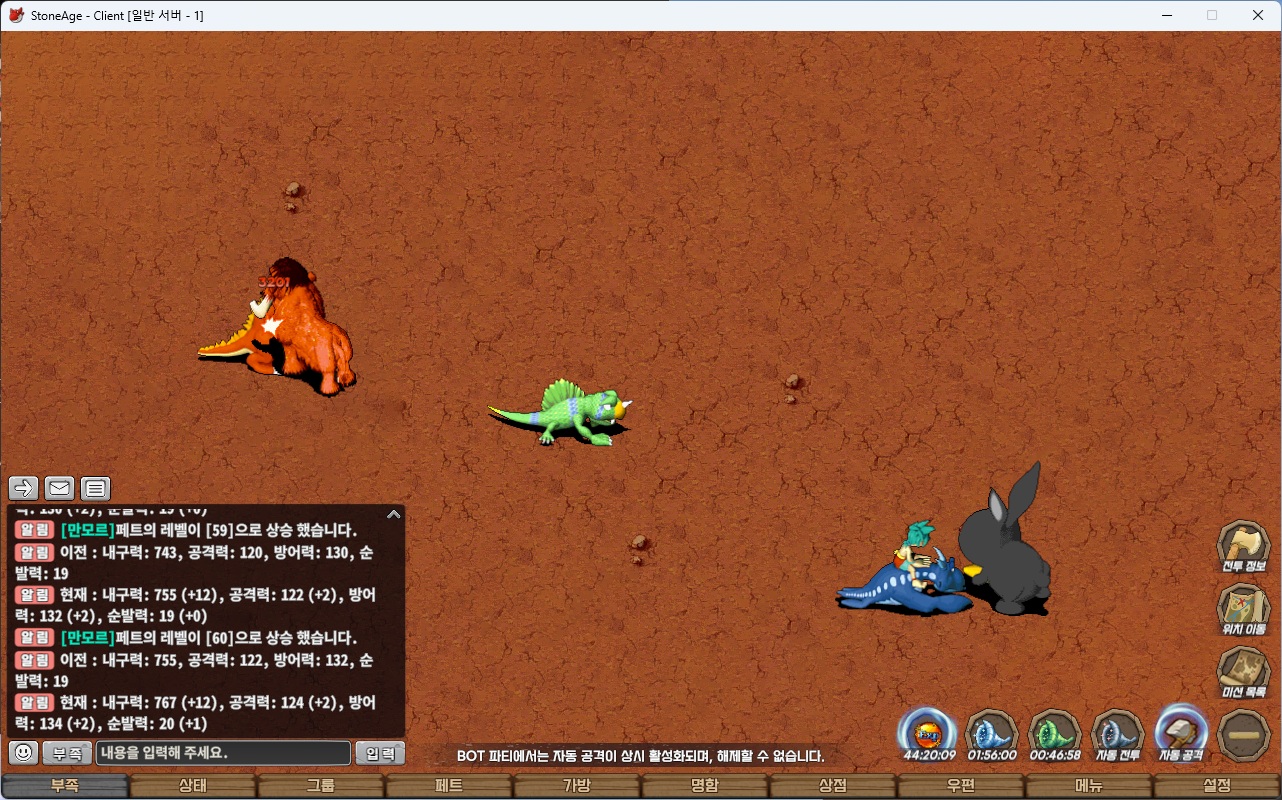Toggle the 자동 전투 horn icon
Image resolution: width=1282 pixels, height=800 pixels.
pyautogui.click(x=1117, y=733)
